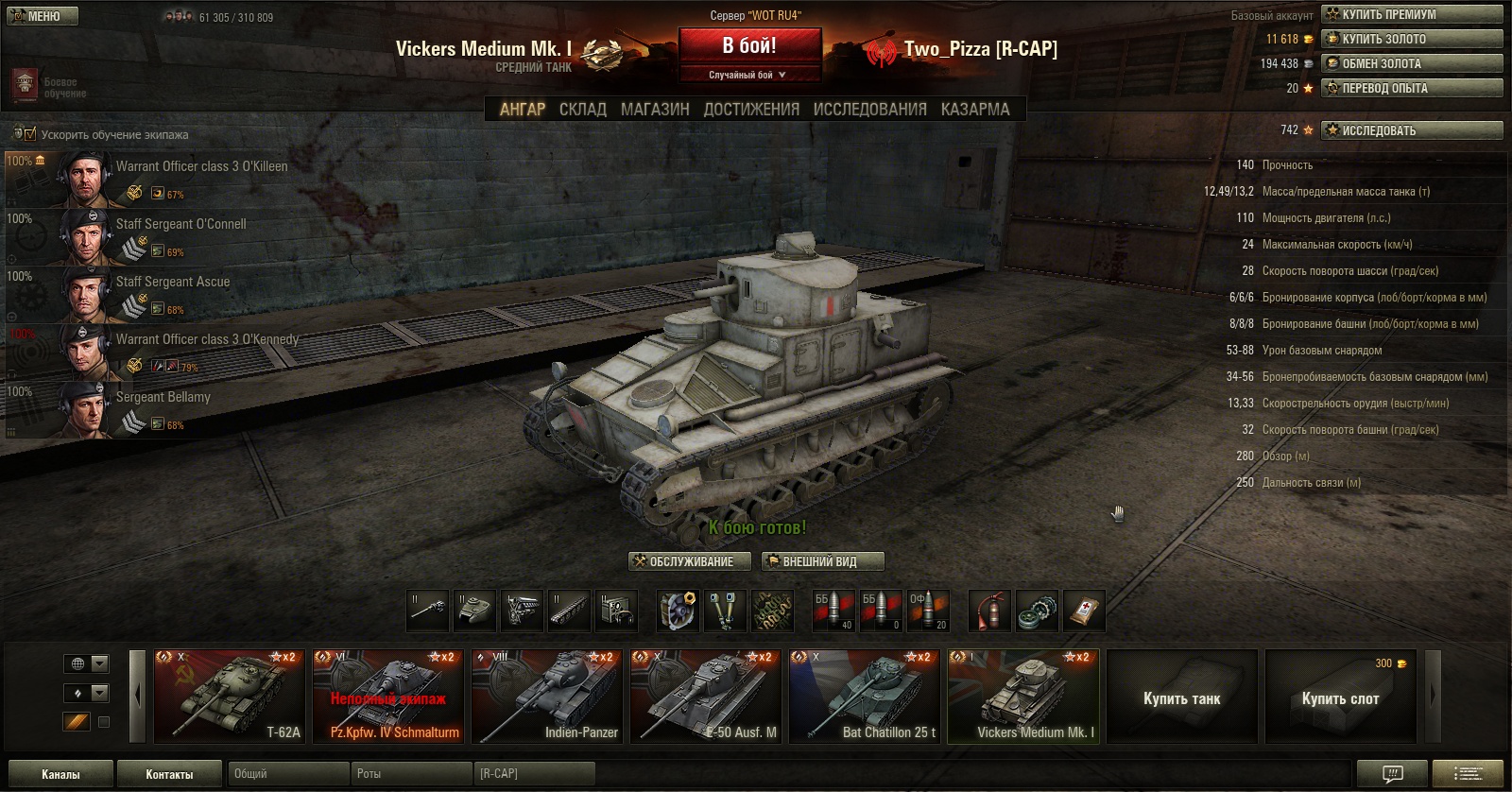
Task: Open the ВНЕШНИЙ ВИД customization button
Action: pyautogui.click(x=822, y=561)
